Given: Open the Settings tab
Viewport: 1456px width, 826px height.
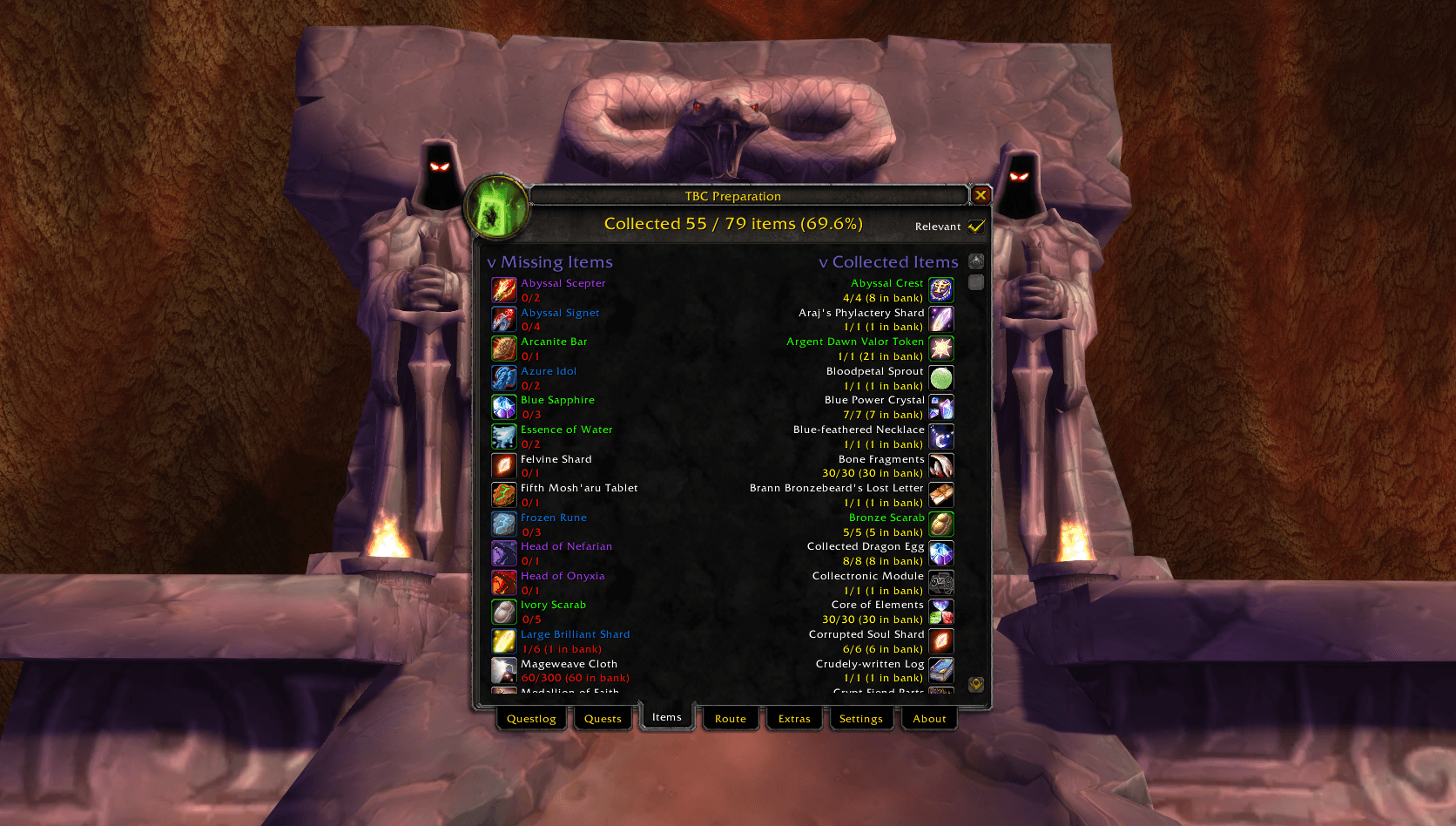Looking at the screenshot, I should coord(861,718).
